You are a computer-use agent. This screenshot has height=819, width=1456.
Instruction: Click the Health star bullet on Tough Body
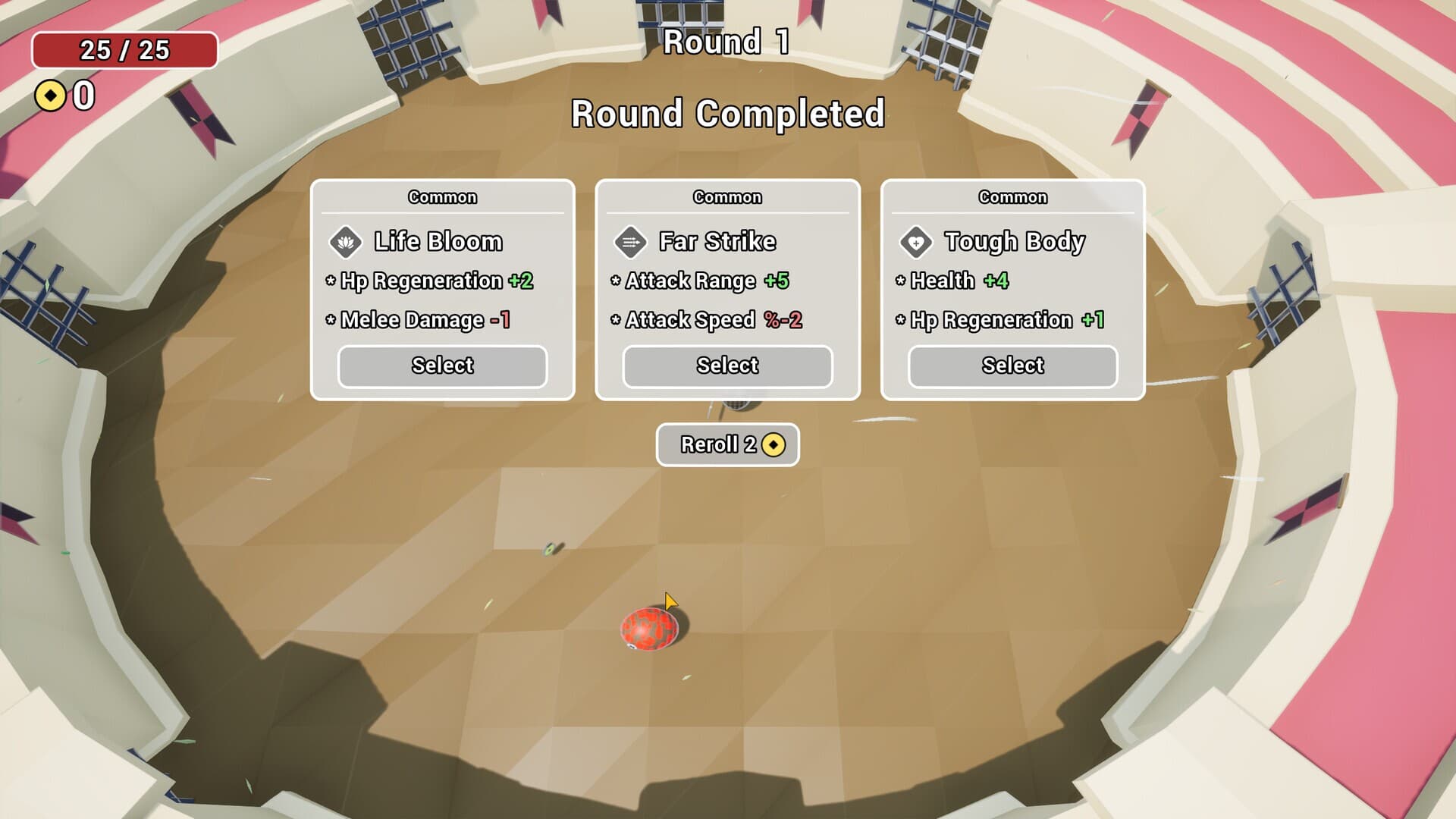pyautogui.click(x=899, y=281)
